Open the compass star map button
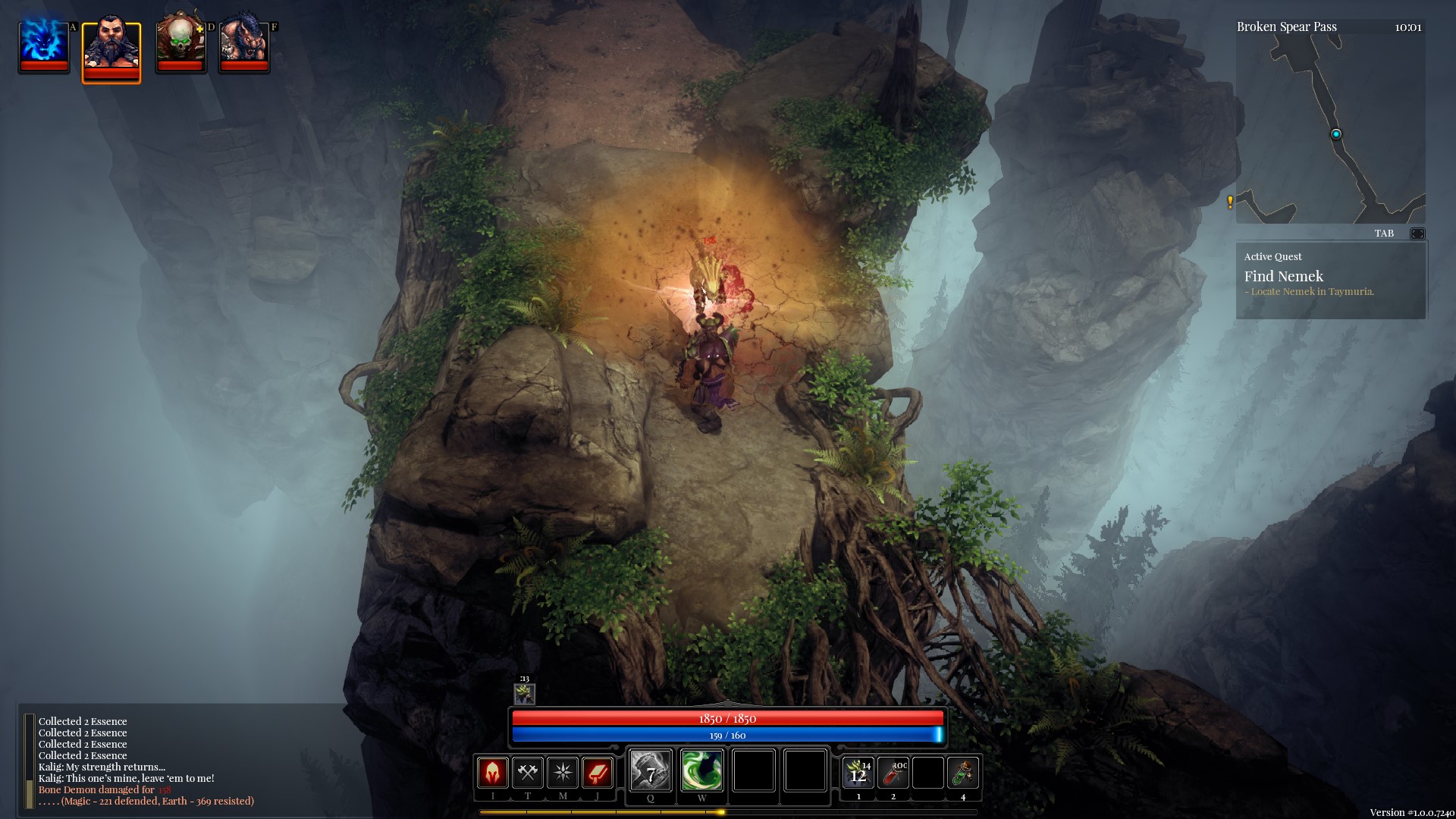 [x=563, y=773]
